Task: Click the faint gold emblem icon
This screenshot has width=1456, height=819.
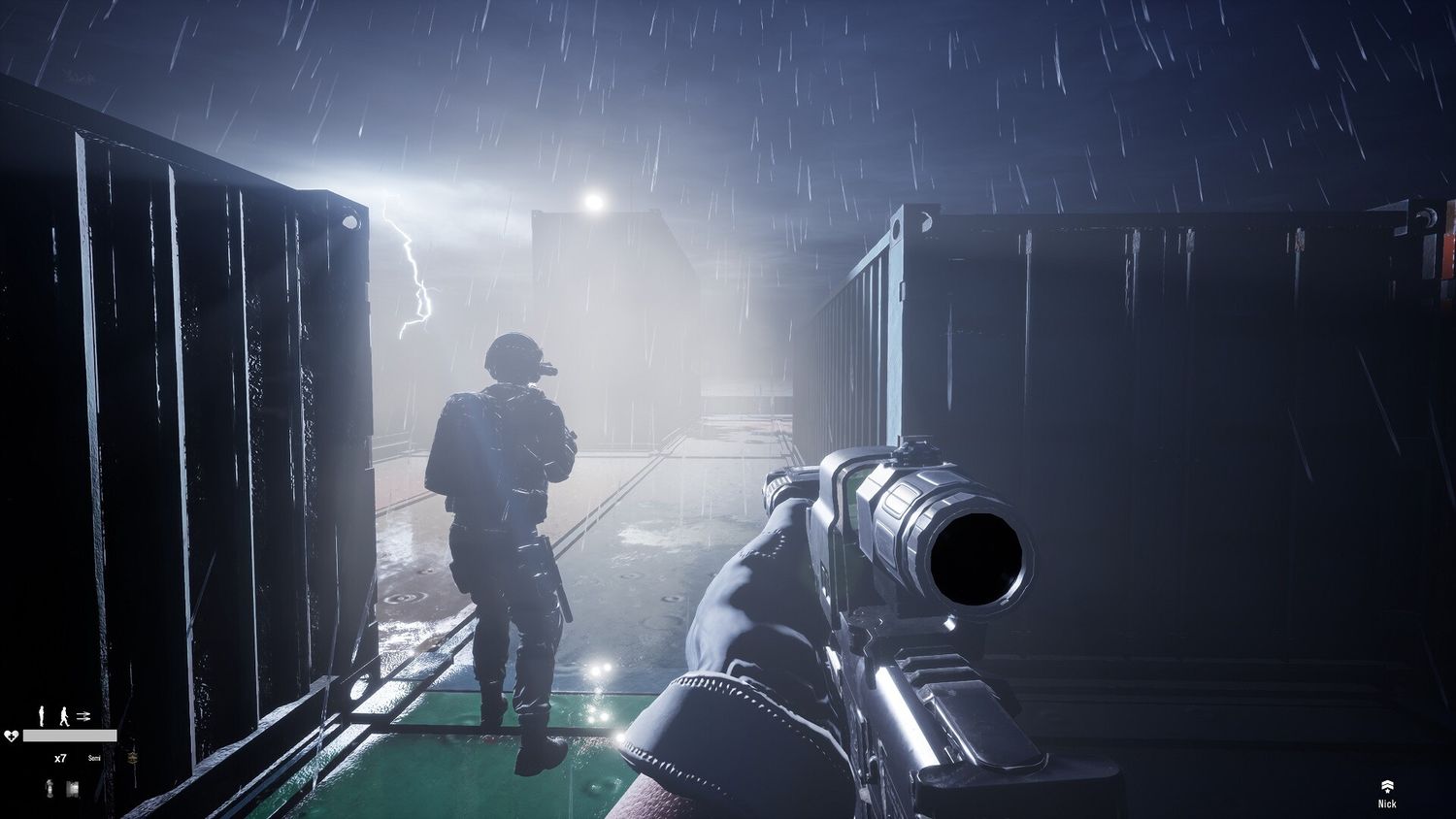Action: (x=133, y=757)
